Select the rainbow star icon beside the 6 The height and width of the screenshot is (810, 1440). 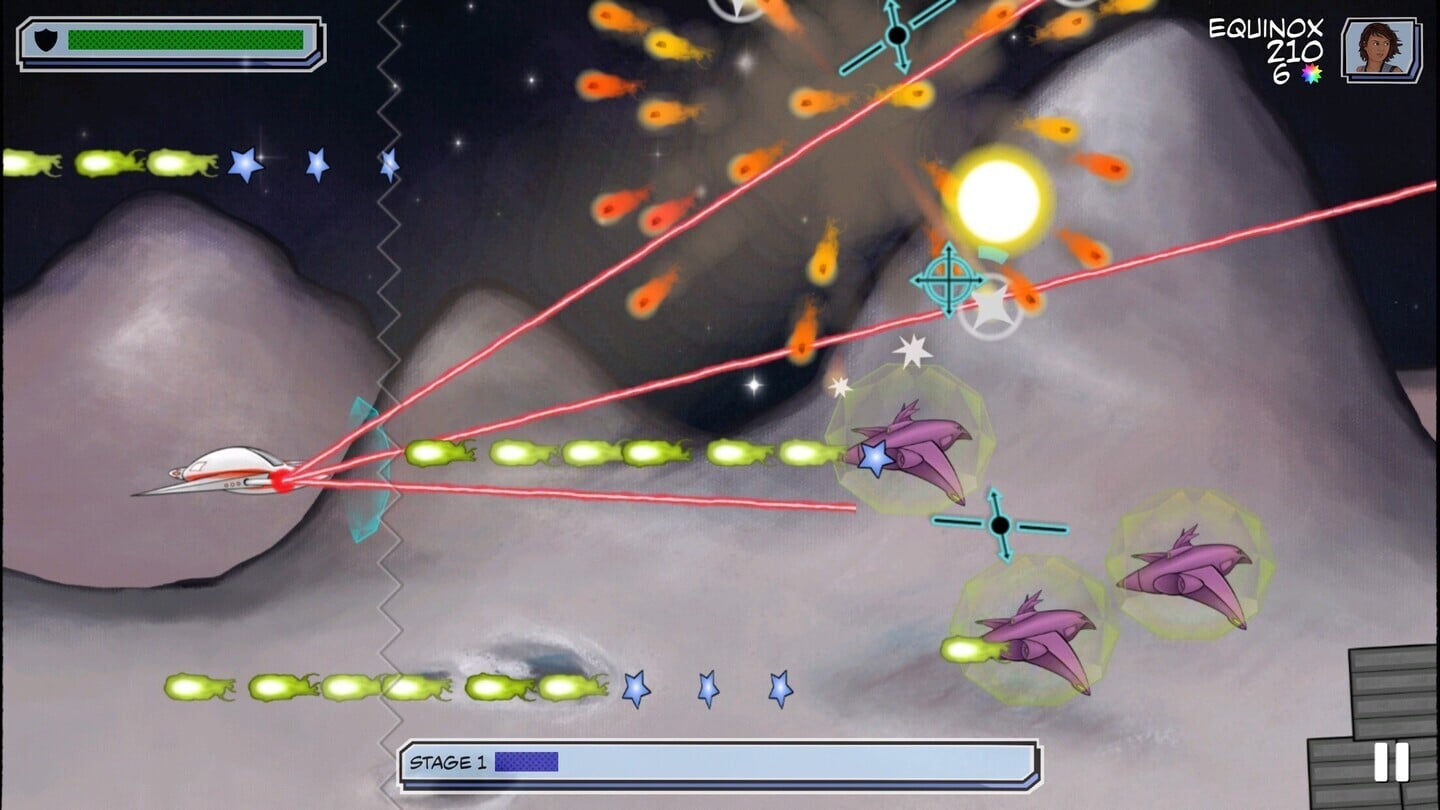pos(1313,72)
